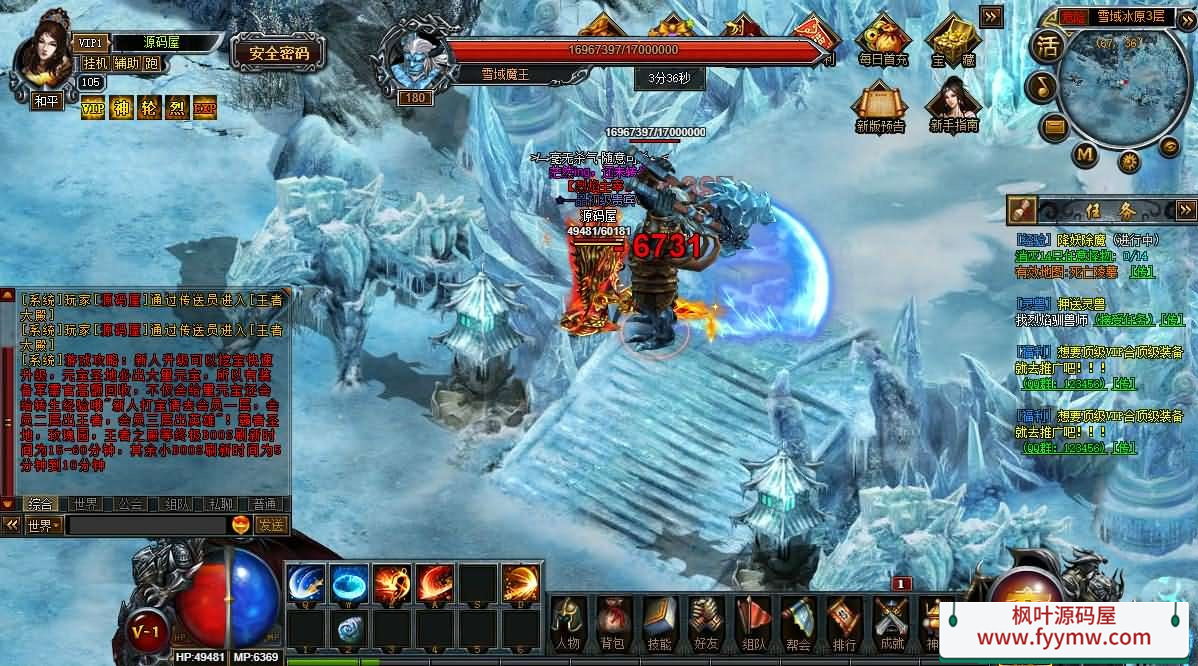Show the 新版预告 version preview scroll
The height and width of the screenshot is (666, 1198).
(x=879, y=105)
